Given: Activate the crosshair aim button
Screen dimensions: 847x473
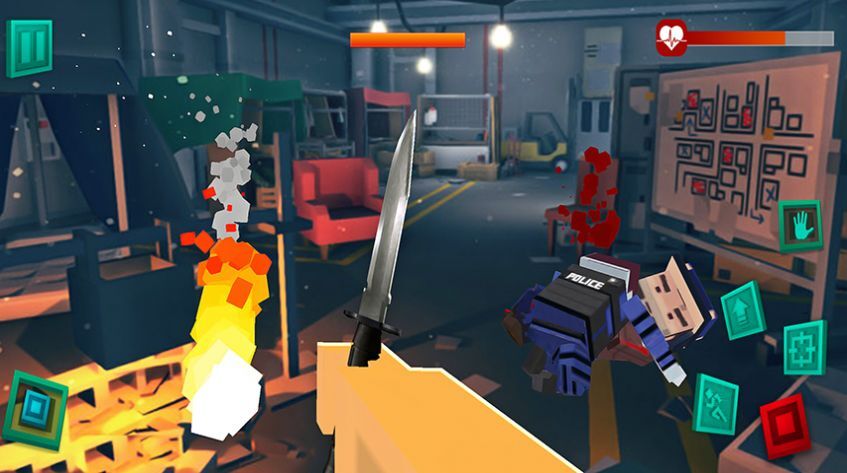Looking at the screenshot, I should [804, 348].
